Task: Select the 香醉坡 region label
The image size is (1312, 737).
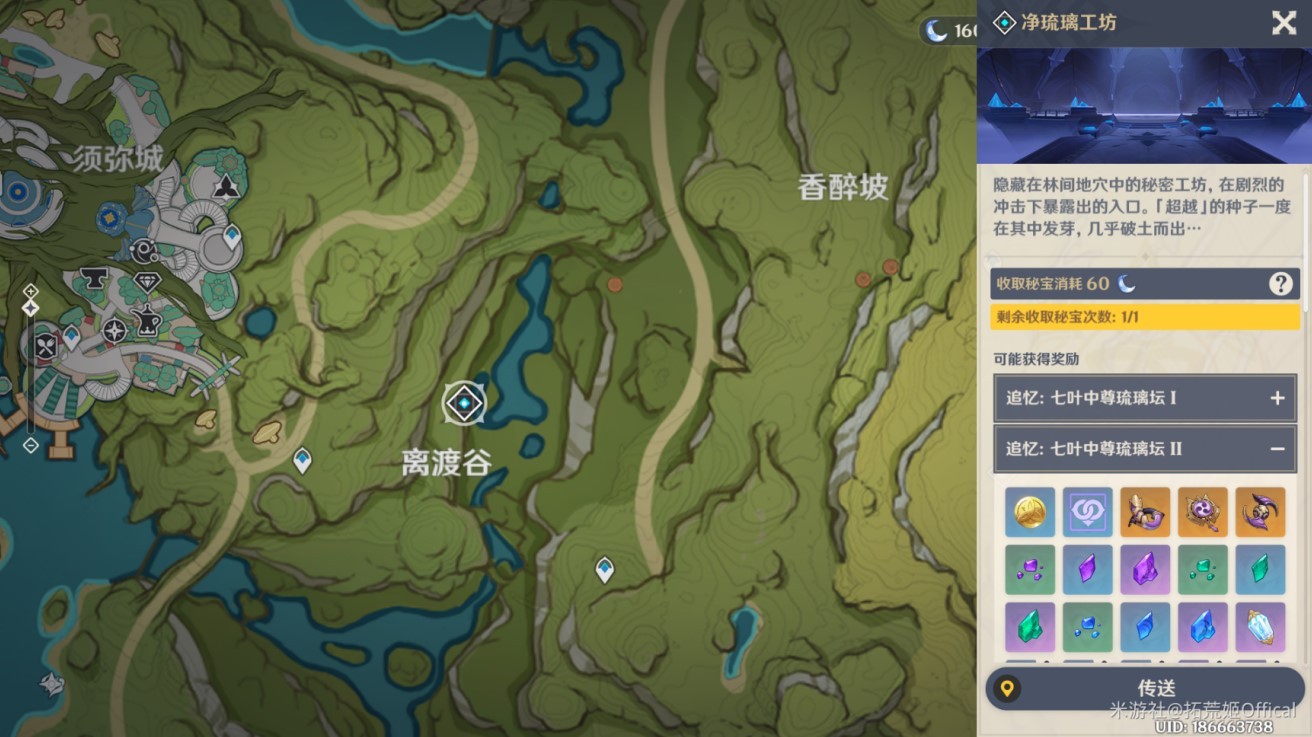Action: point(843,189)
